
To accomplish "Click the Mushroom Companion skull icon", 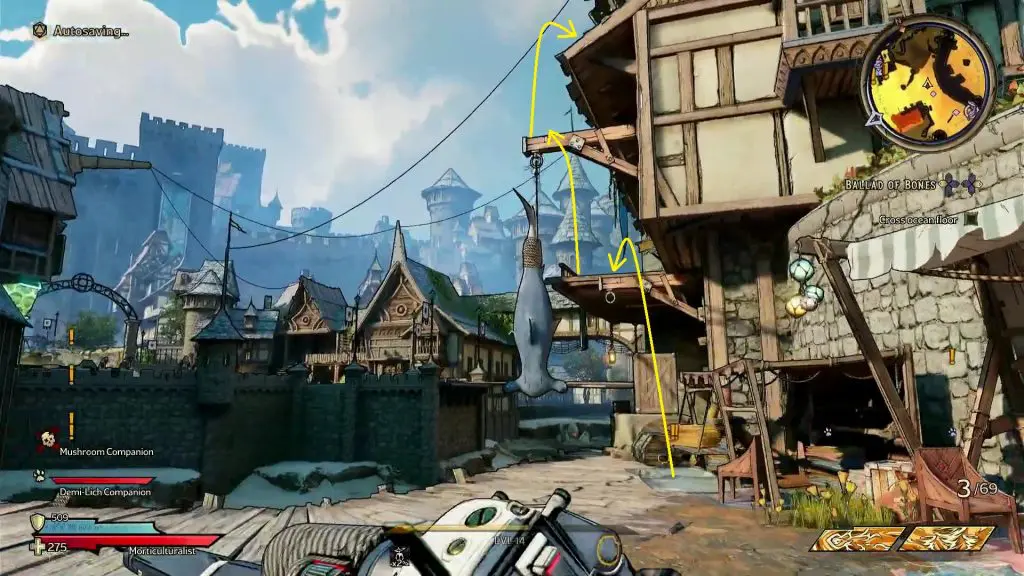I will click(46, 440).
